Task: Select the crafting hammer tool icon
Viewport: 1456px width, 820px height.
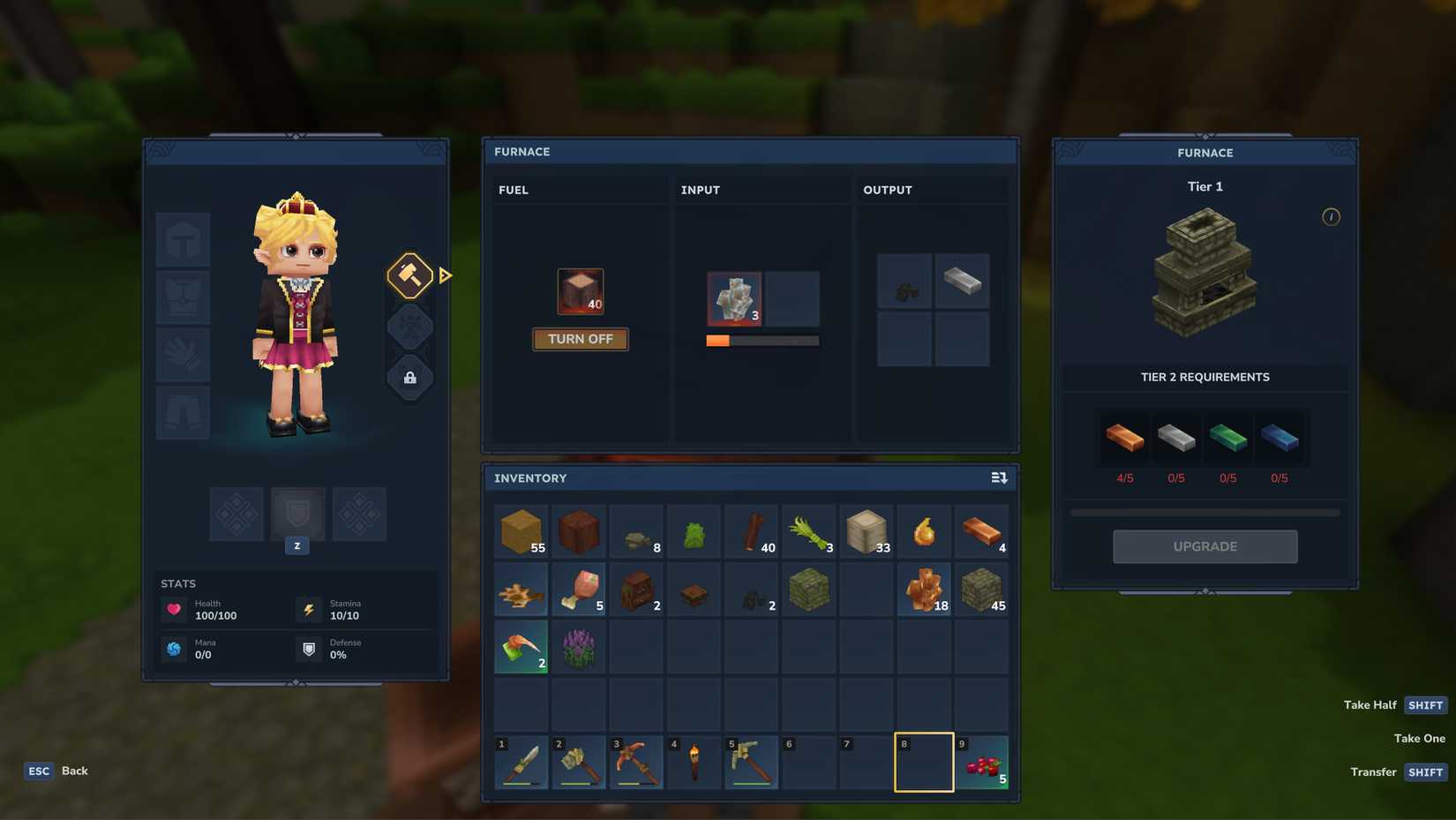Action: pos(409,275)
